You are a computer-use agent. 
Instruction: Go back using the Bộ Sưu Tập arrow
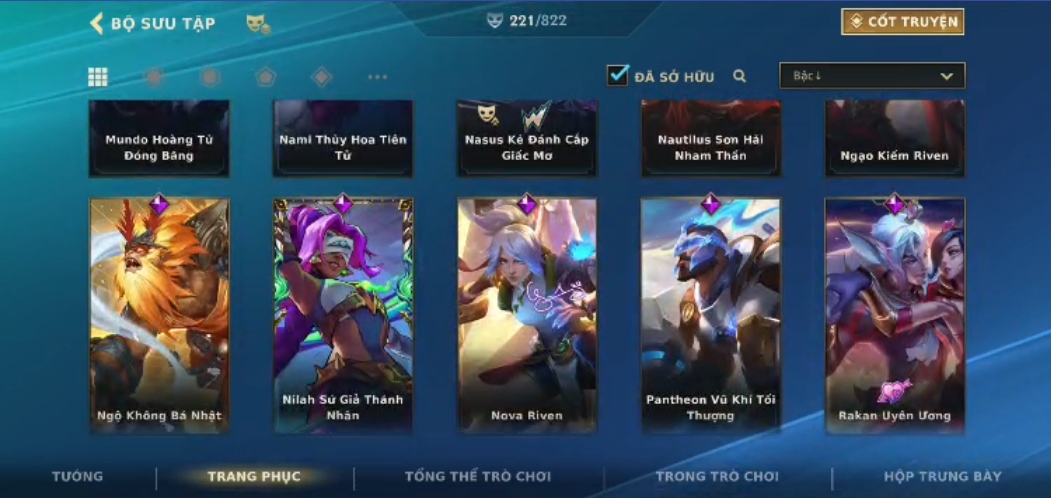tap(97, 23)
